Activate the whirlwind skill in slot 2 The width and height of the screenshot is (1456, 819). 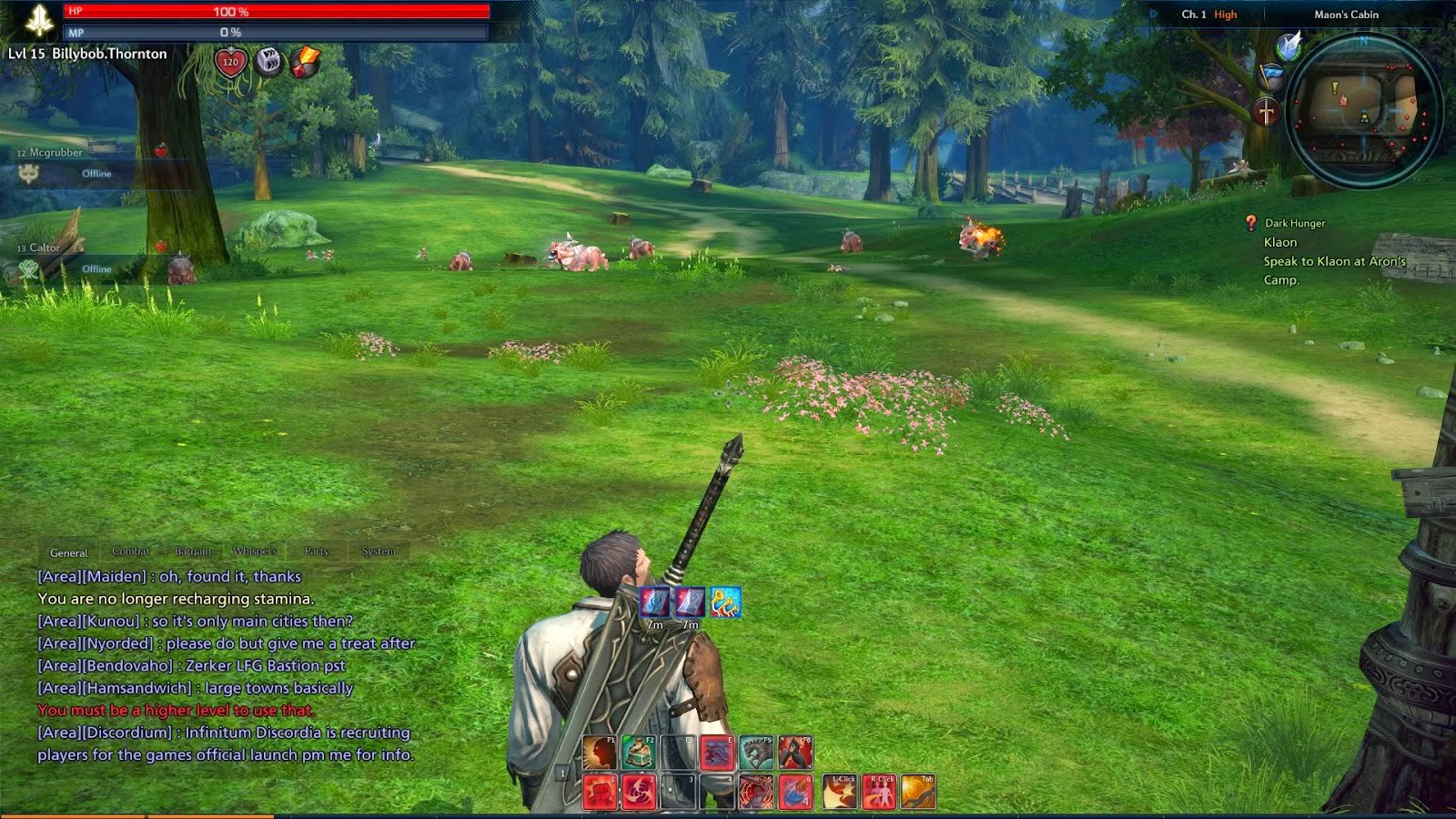click(x=639, y=792)
